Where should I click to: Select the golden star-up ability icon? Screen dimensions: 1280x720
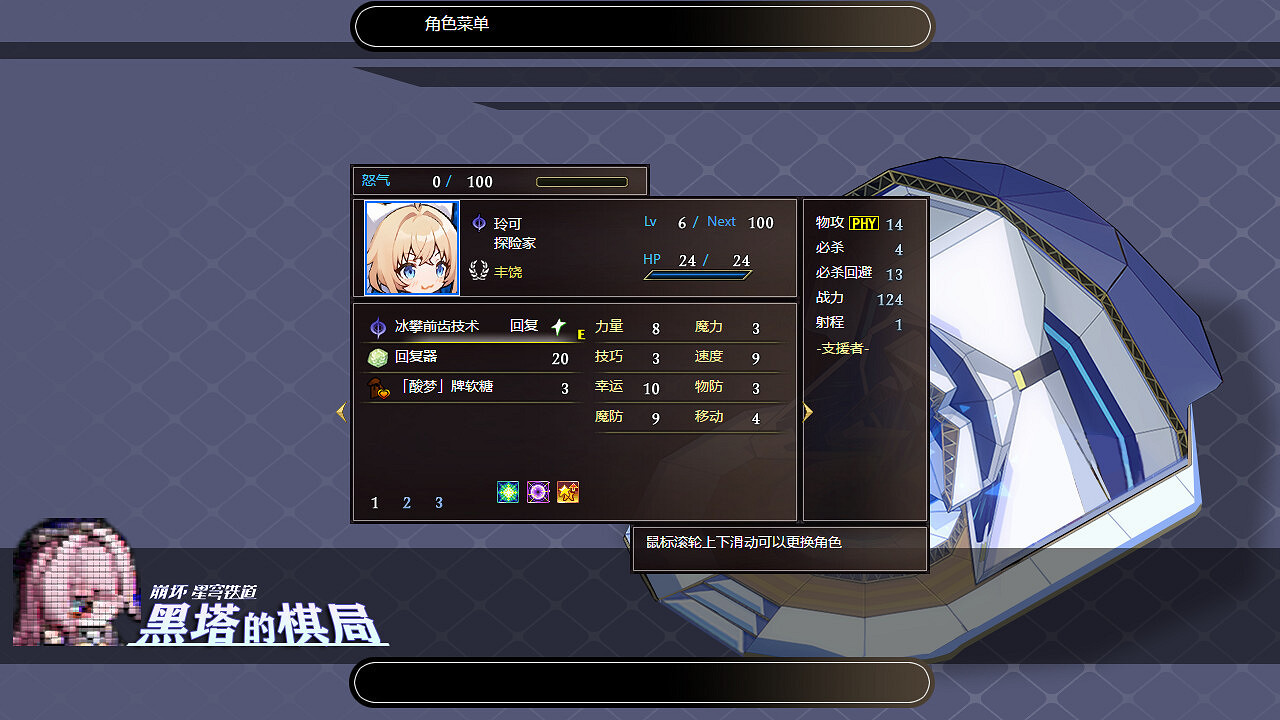tap(568, 491)
